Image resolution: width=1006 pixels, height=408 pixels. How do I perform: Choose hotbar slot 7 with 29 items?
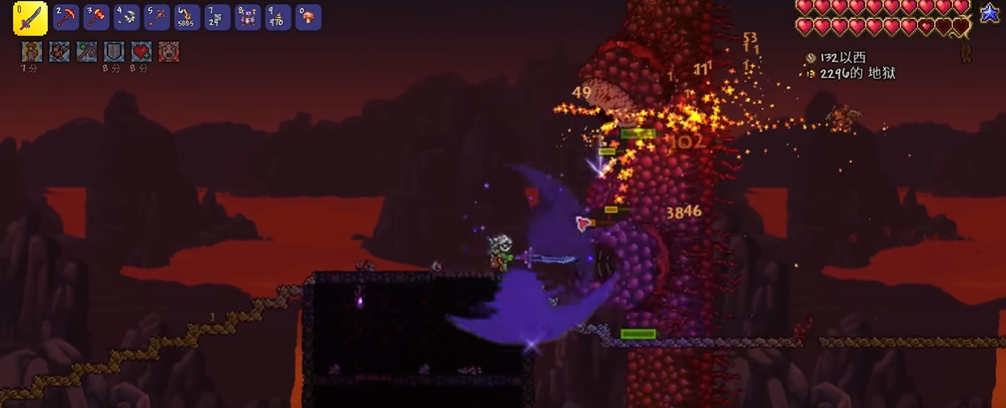tap(217, 17)
